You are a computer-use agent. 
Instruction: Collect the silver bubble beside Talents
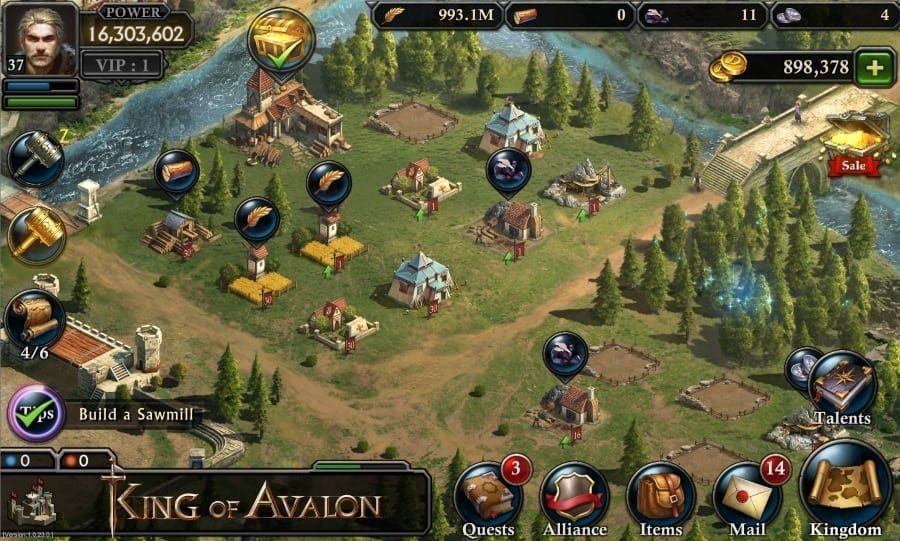pyautogui.click(x=802, y=365)
